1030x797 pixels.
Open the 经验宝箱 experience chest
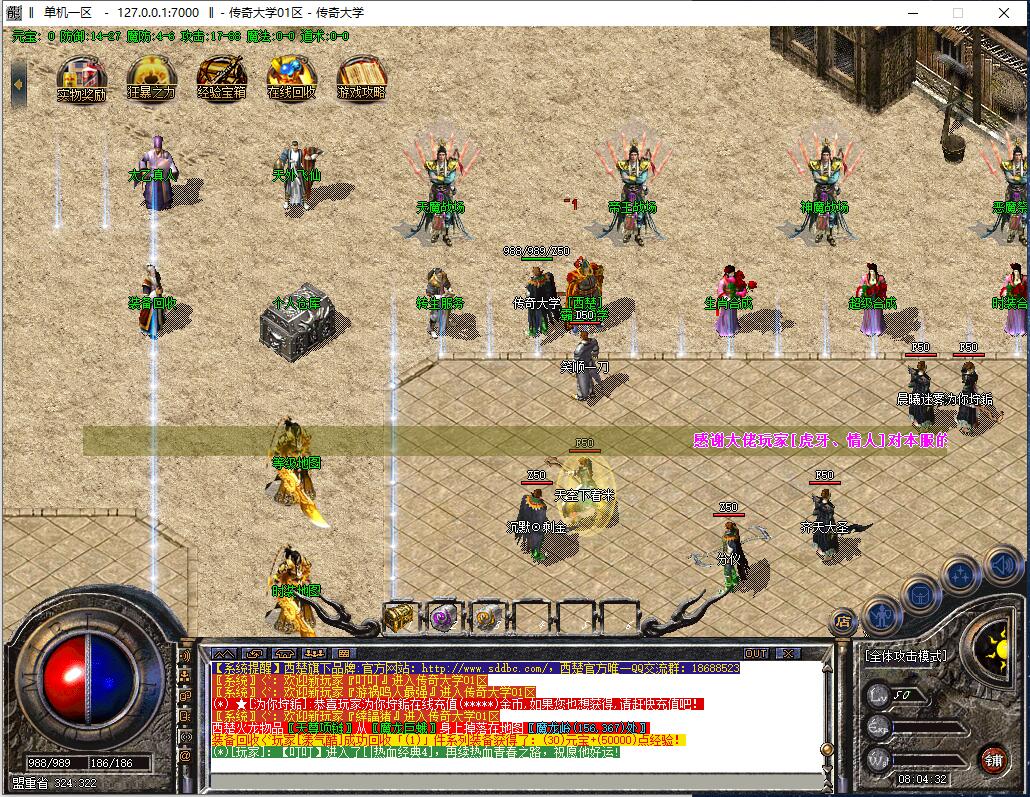click(x=221, y=77)
